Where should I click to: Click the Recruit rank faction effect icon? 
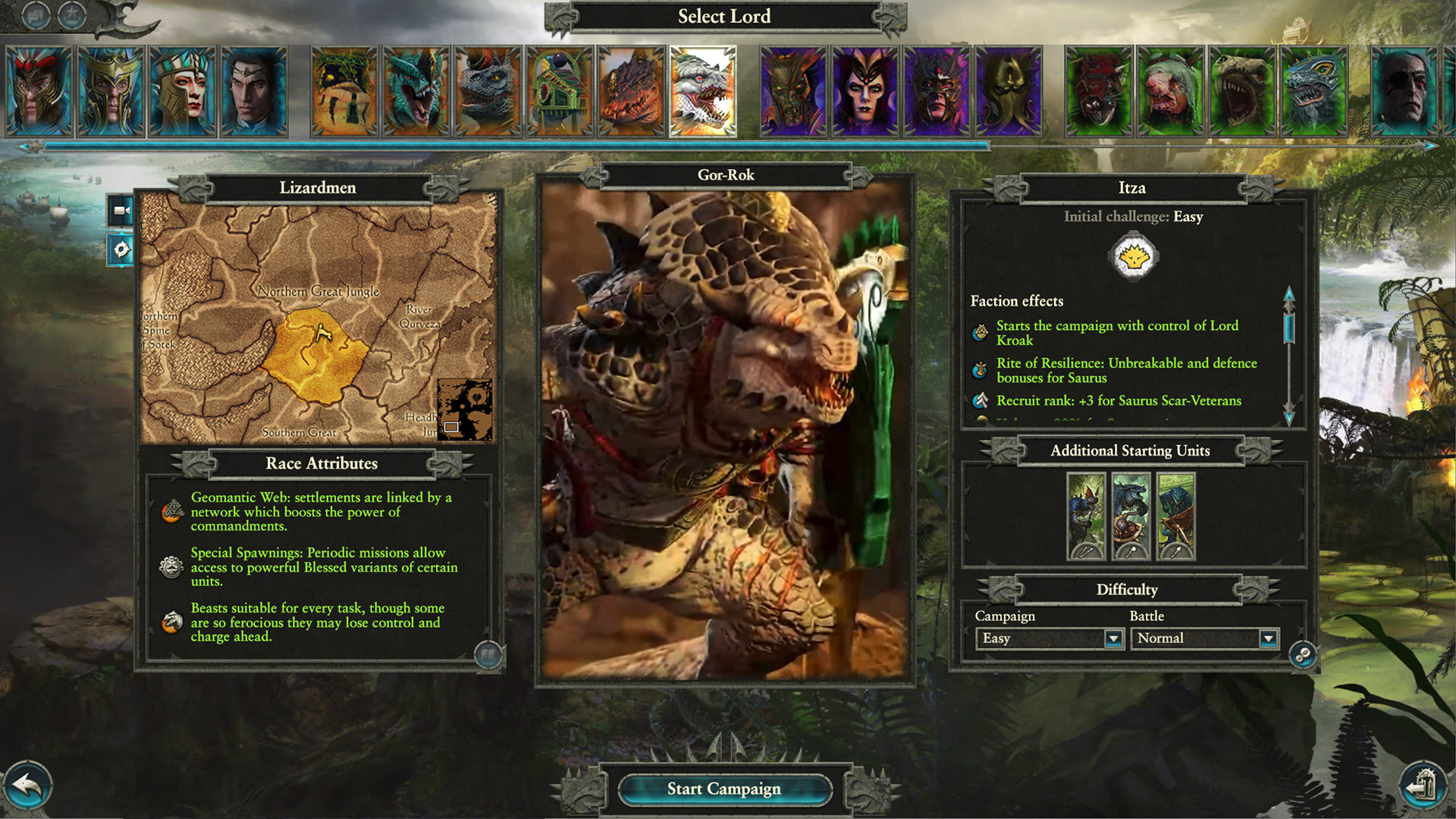click(x=979, y=401)
